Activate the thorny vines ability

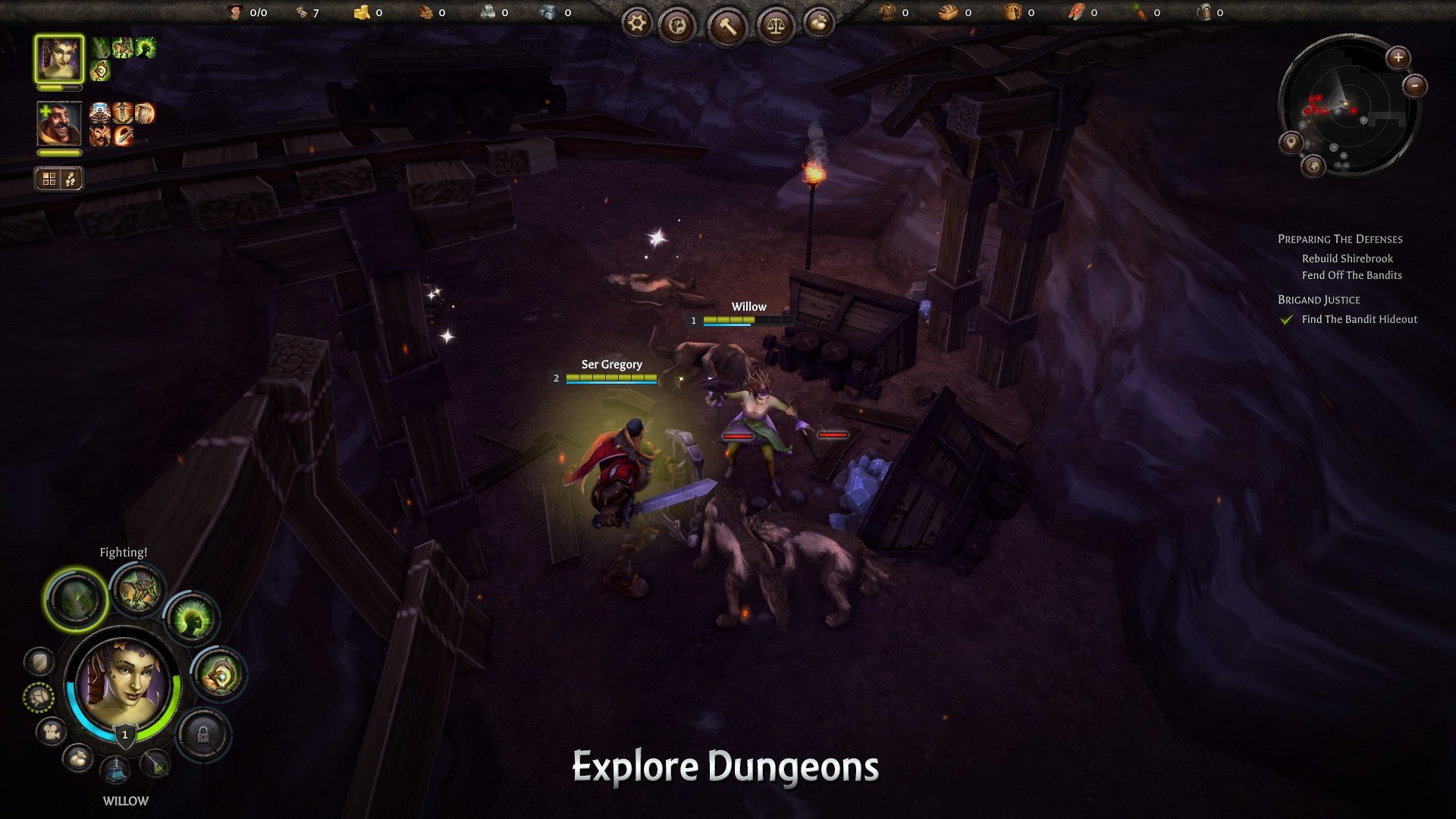pos(137,590)
